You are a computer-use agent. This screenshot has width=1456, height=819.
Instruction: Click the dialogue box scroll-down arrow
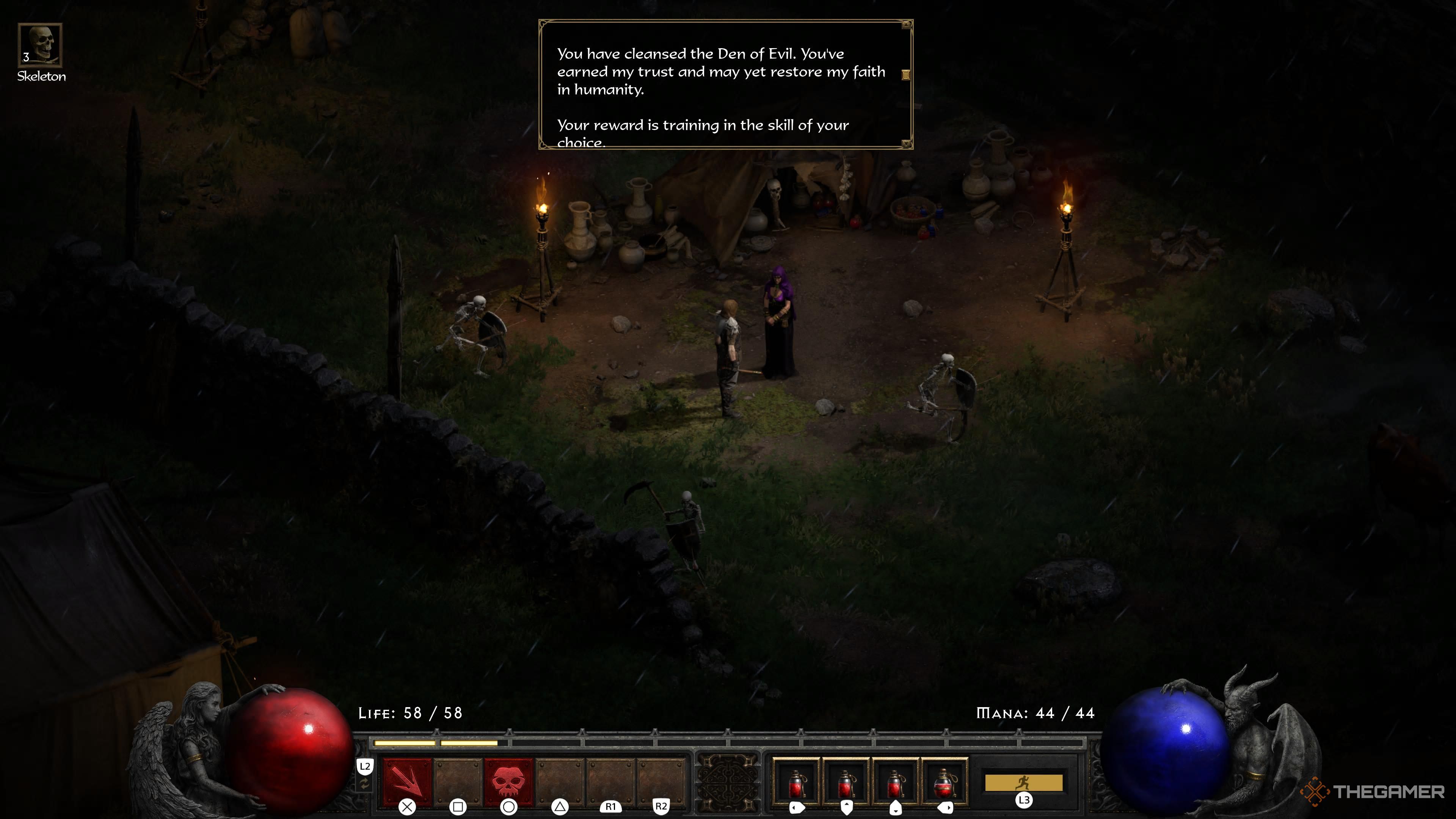tap(906, 144)
